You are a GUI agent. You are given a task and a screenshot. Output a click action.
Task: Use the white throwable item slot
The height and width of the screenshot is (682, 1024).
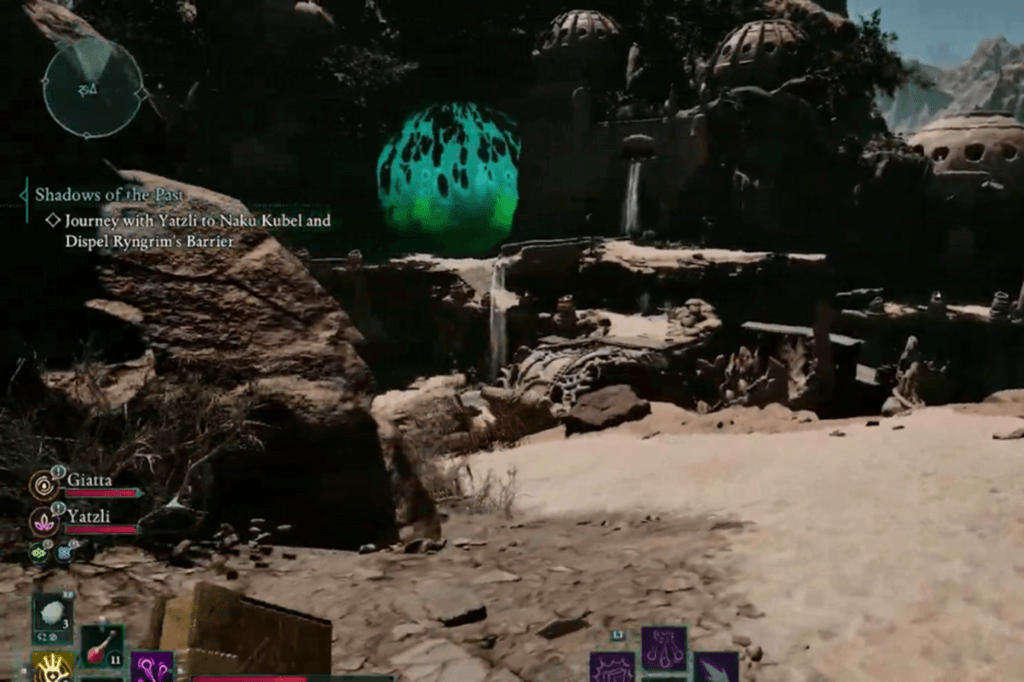click(x=52, y=613)
